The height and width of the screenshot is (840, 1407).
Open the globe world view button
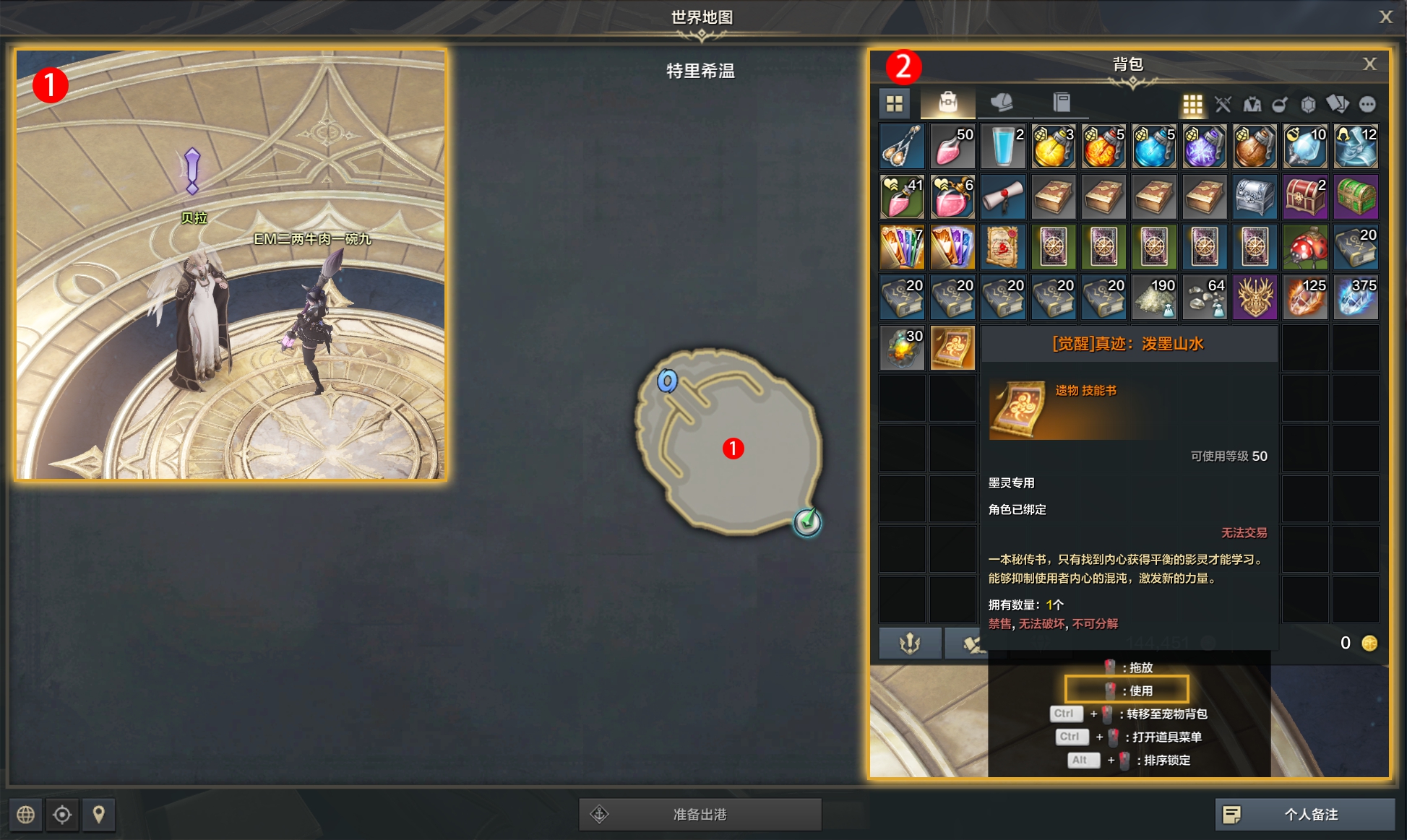point(25,815)
